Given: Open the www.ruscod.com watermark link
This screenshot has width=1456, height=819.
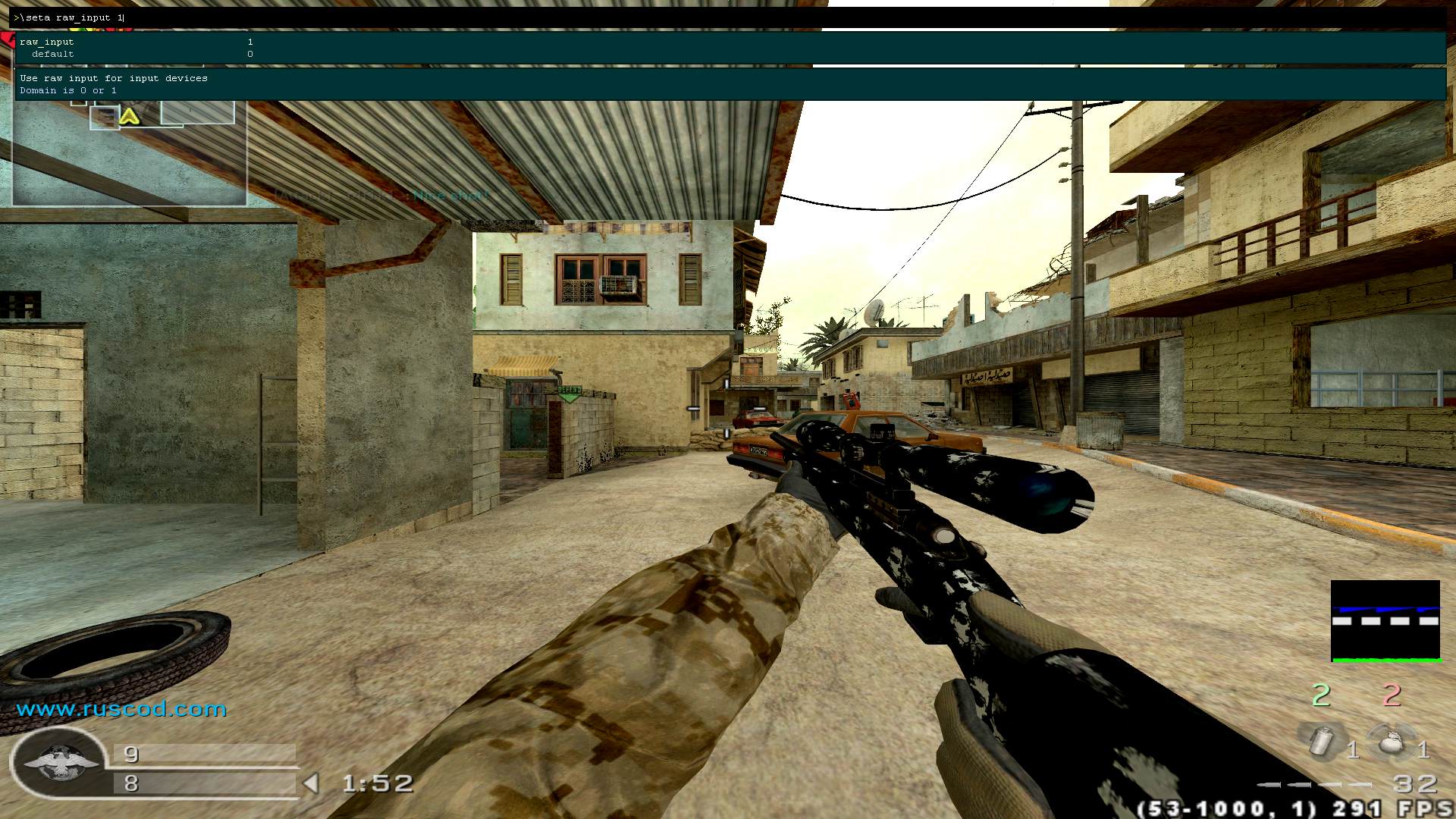Looking at the screenshot, I should point(121,709).
